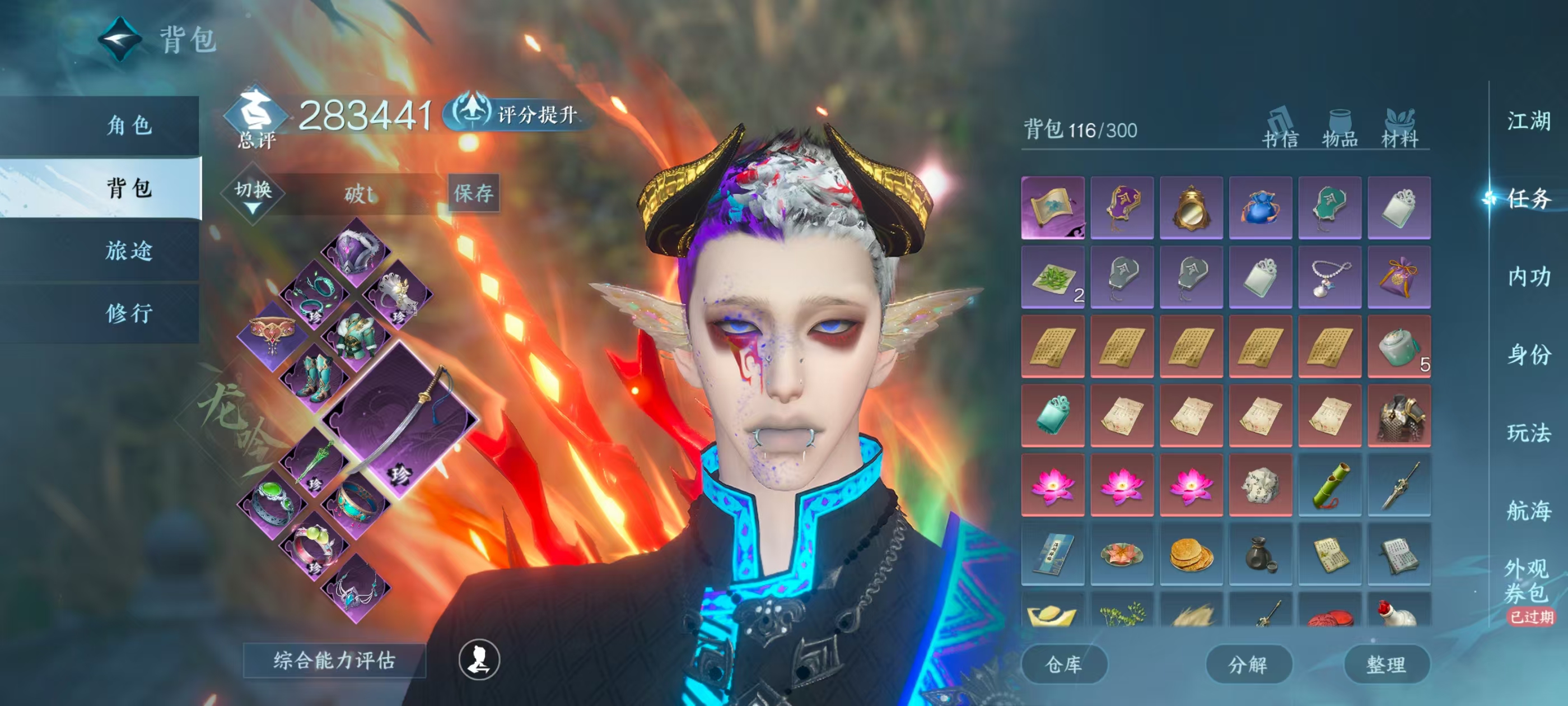1568x706 pixels.
Task: Open the 切换 loadout switch dropdown
Action: (x=253, y=195)
